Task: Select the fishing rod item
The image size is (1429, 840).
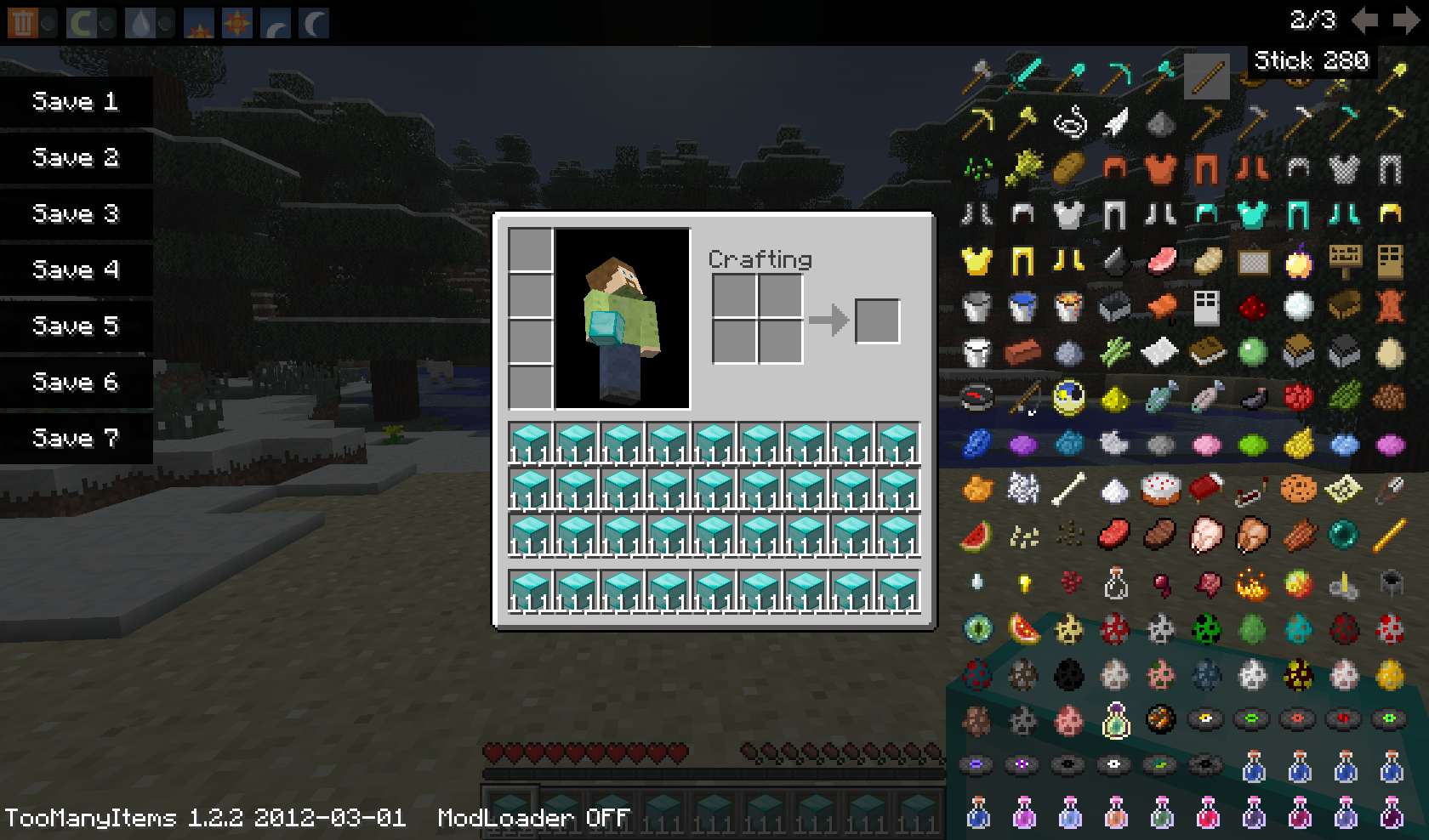Action: click(1023, 400)
